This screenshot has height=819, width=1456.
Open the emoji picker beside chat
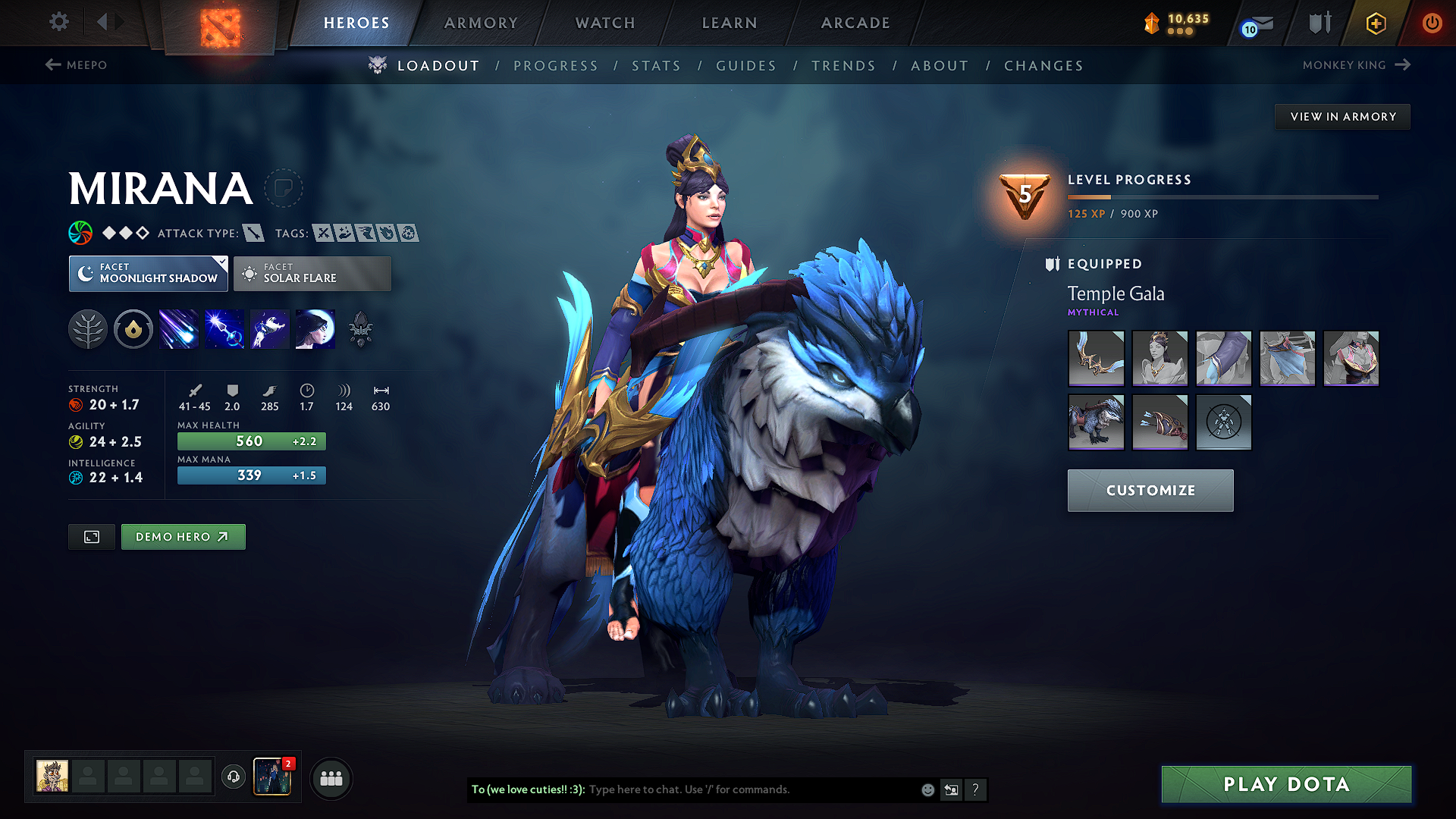927,789
